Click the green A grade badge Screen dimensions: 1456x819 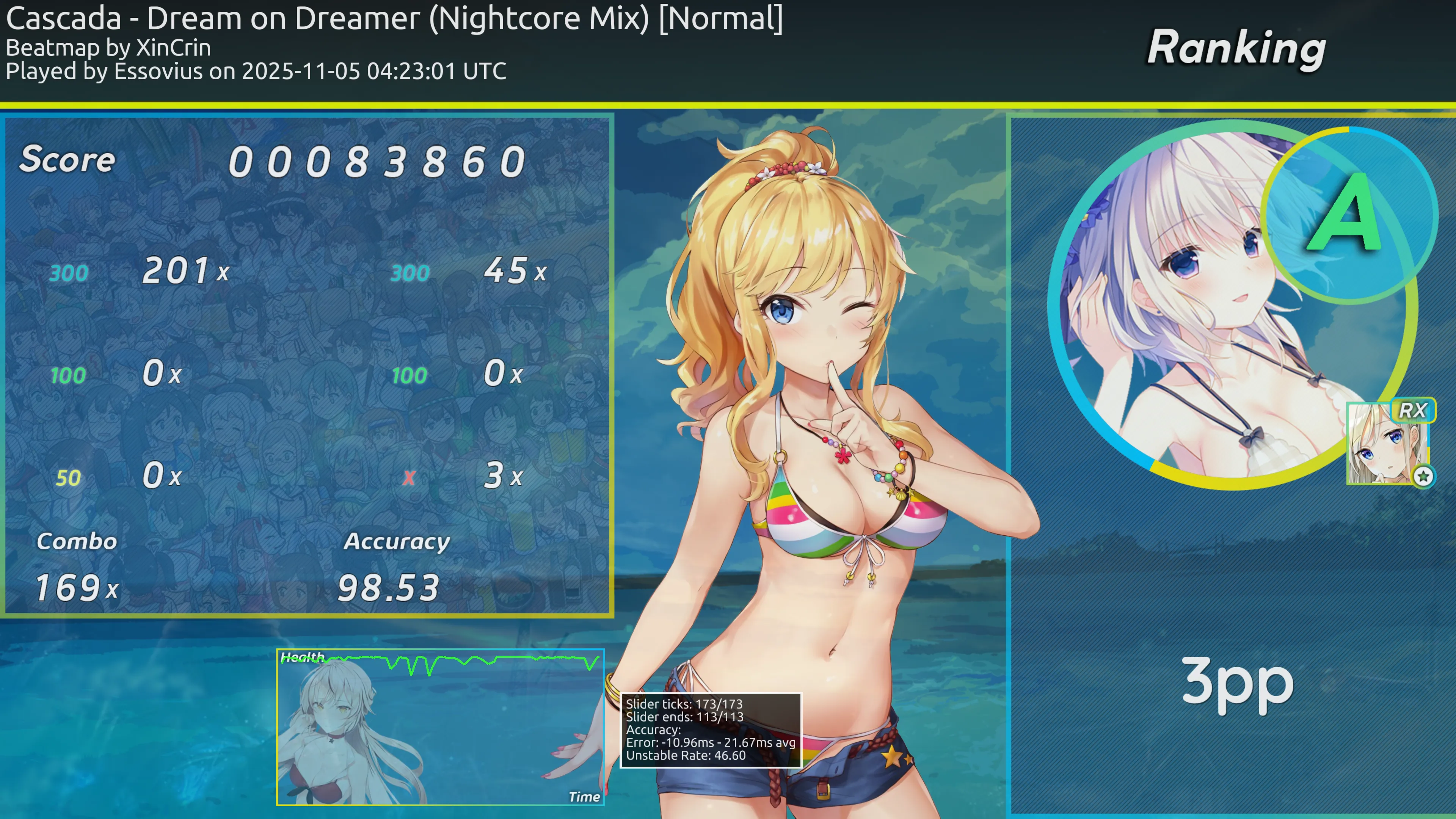point(1348,215)
